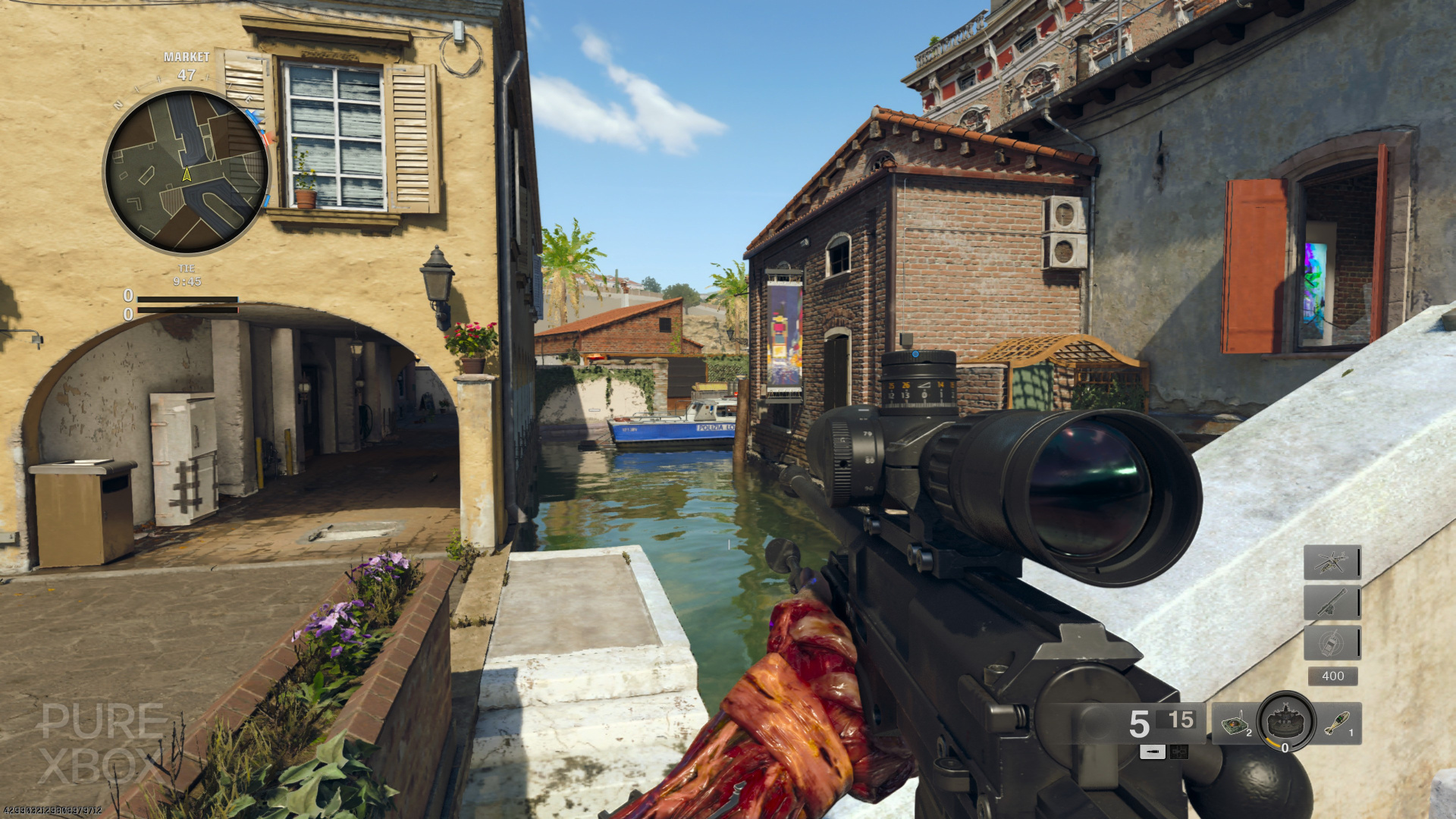Select the circular battleship field upgrade icon
1456x819 pixels.
coord(1286,721)
